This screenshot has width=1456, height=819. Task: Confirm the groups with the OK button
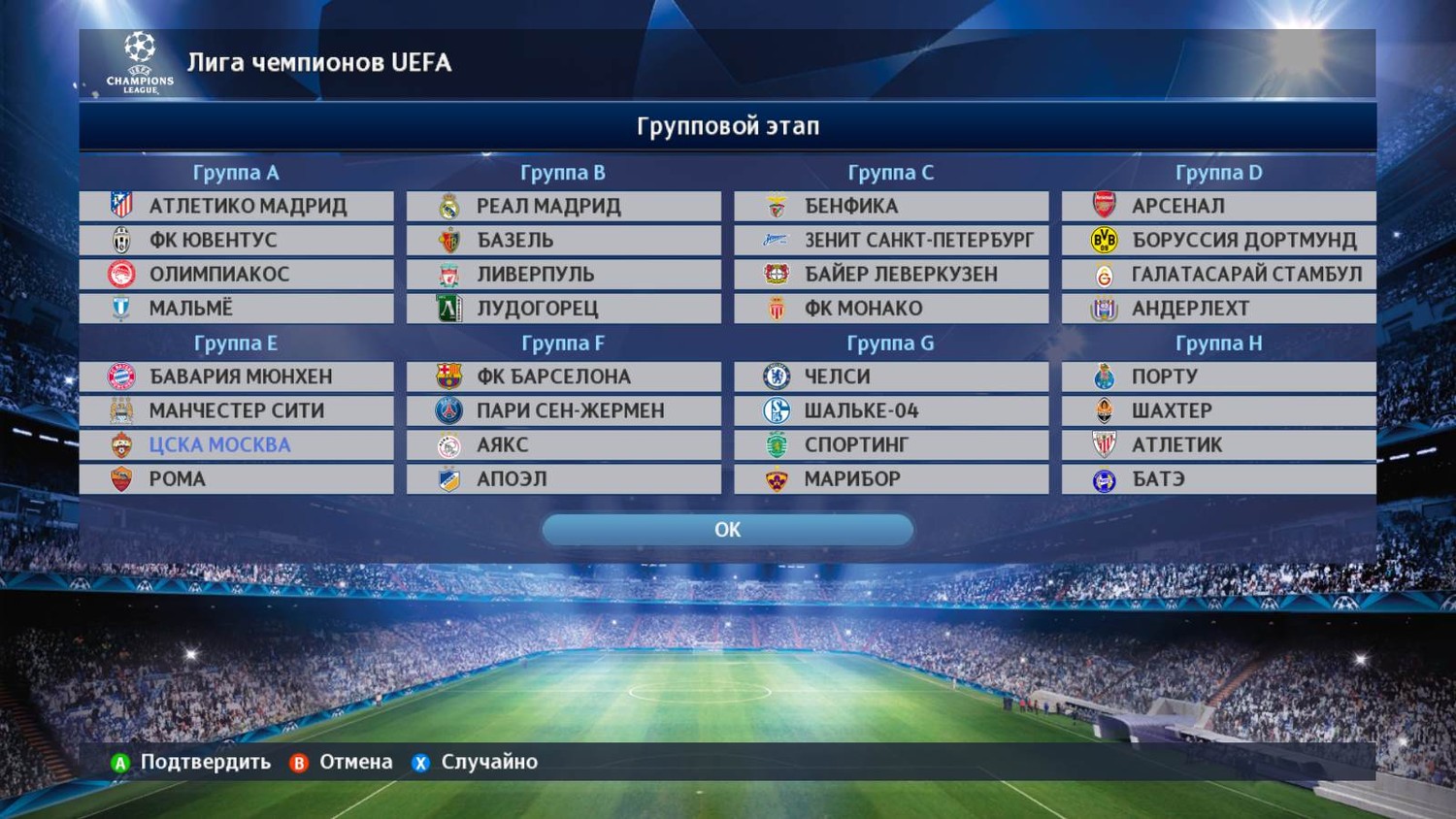tap(727, 530)
